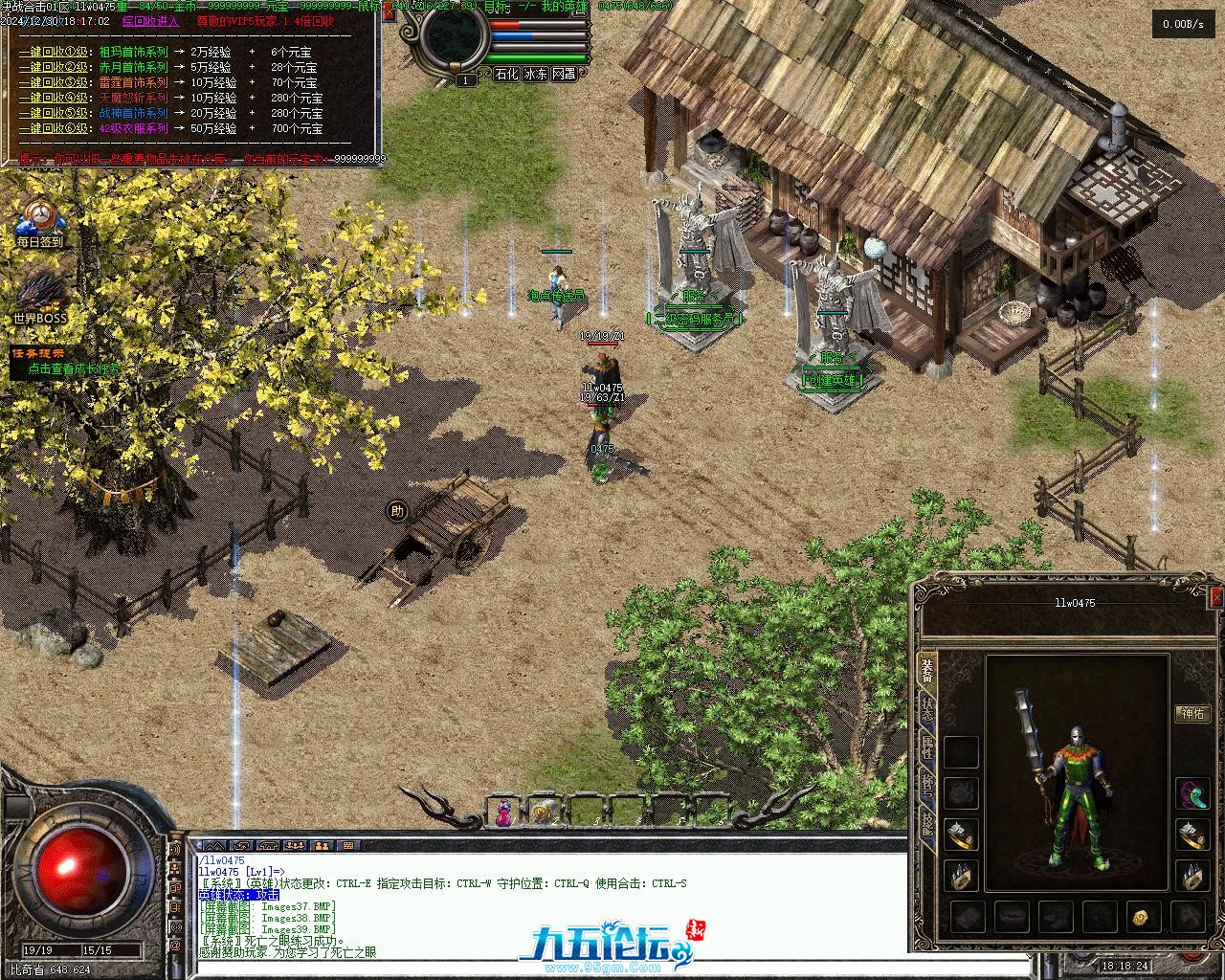The image size is (1225, 980).
Task: Close the llw0475 character equipment panel
Action: click(1216, 597)
